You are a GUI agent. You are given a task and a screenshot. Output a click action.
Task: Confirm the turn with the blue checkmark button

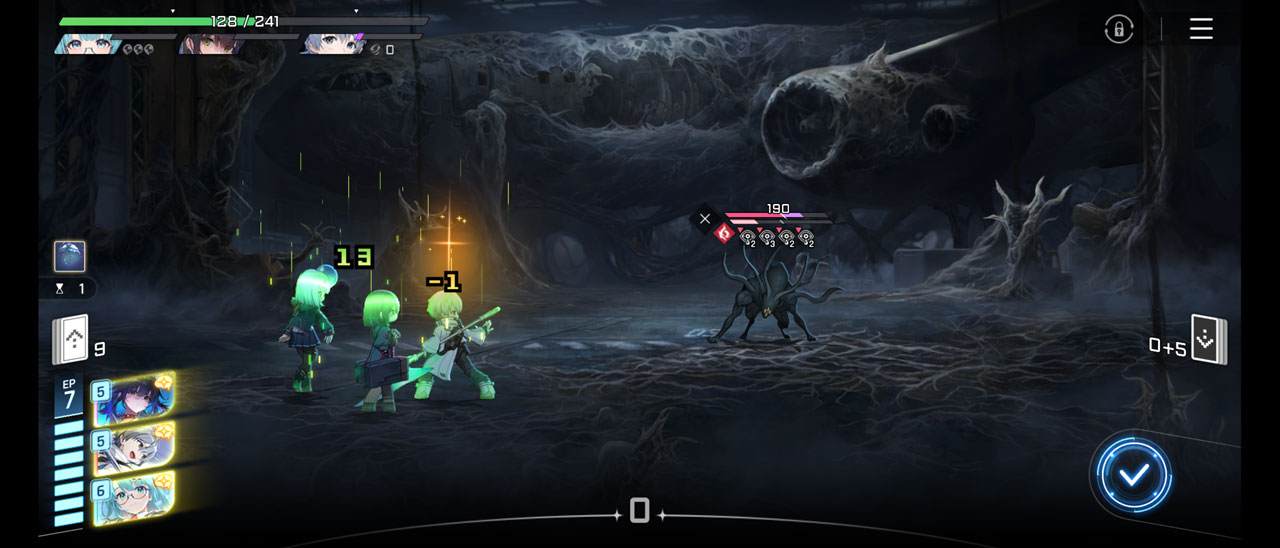tap(1133, 476)
